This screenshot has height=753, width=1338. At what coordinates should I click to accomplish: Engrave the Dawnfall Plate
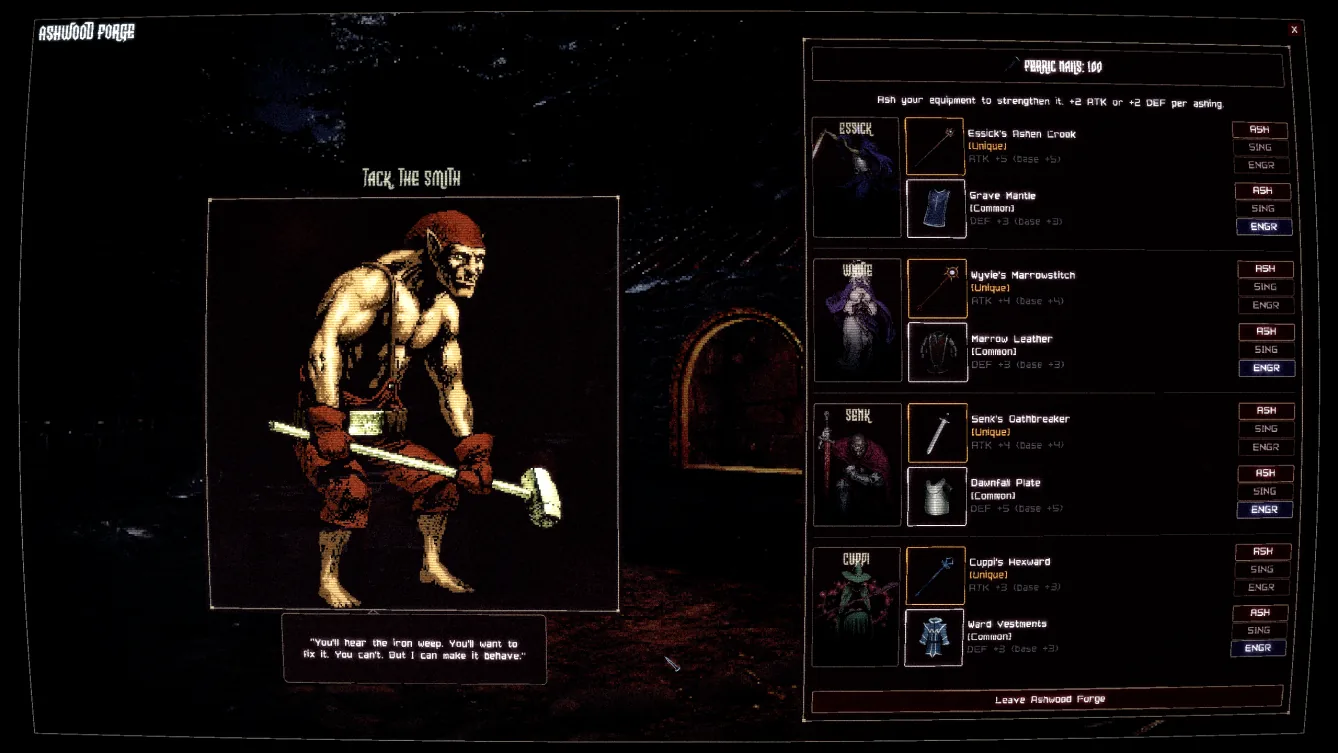[1264, 509]
